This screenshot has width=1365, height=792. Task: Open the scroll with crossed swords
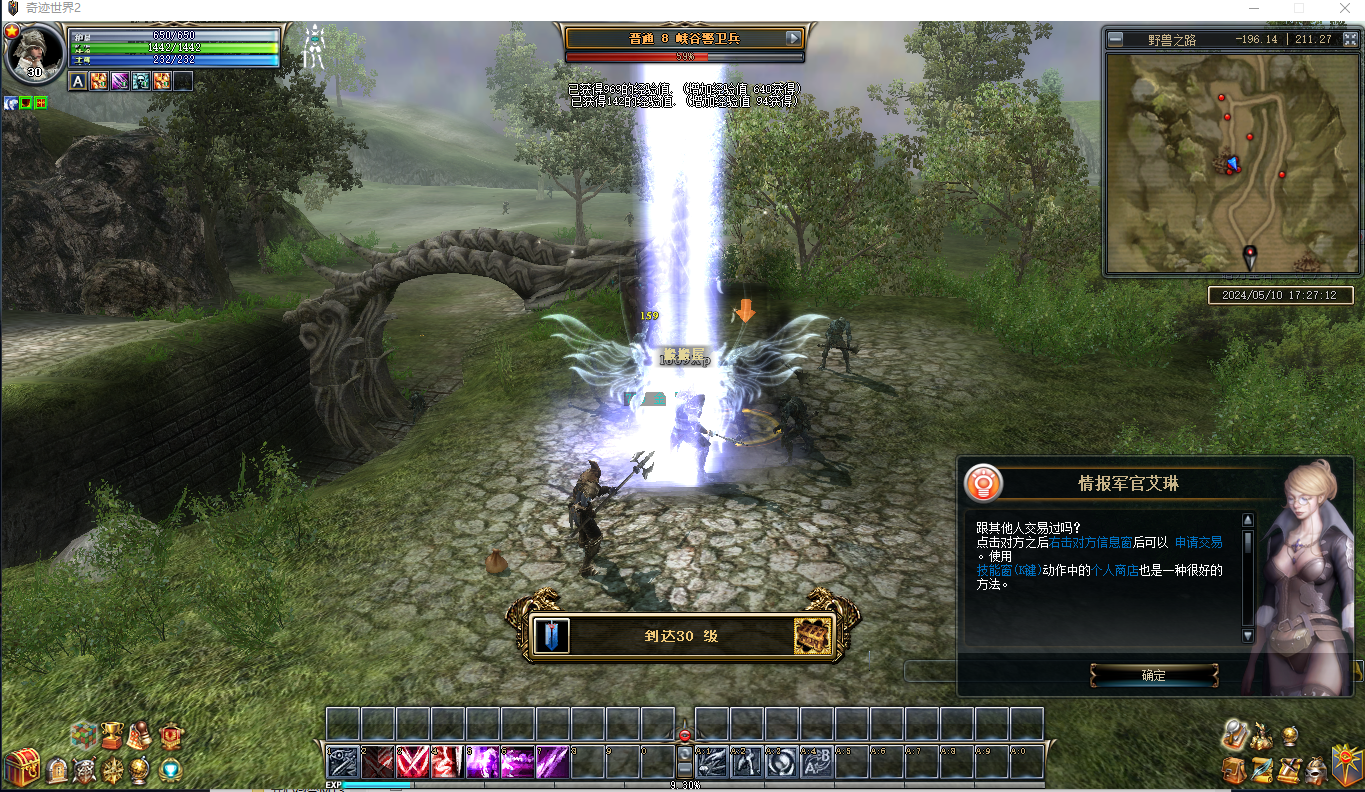(1289, 770)
